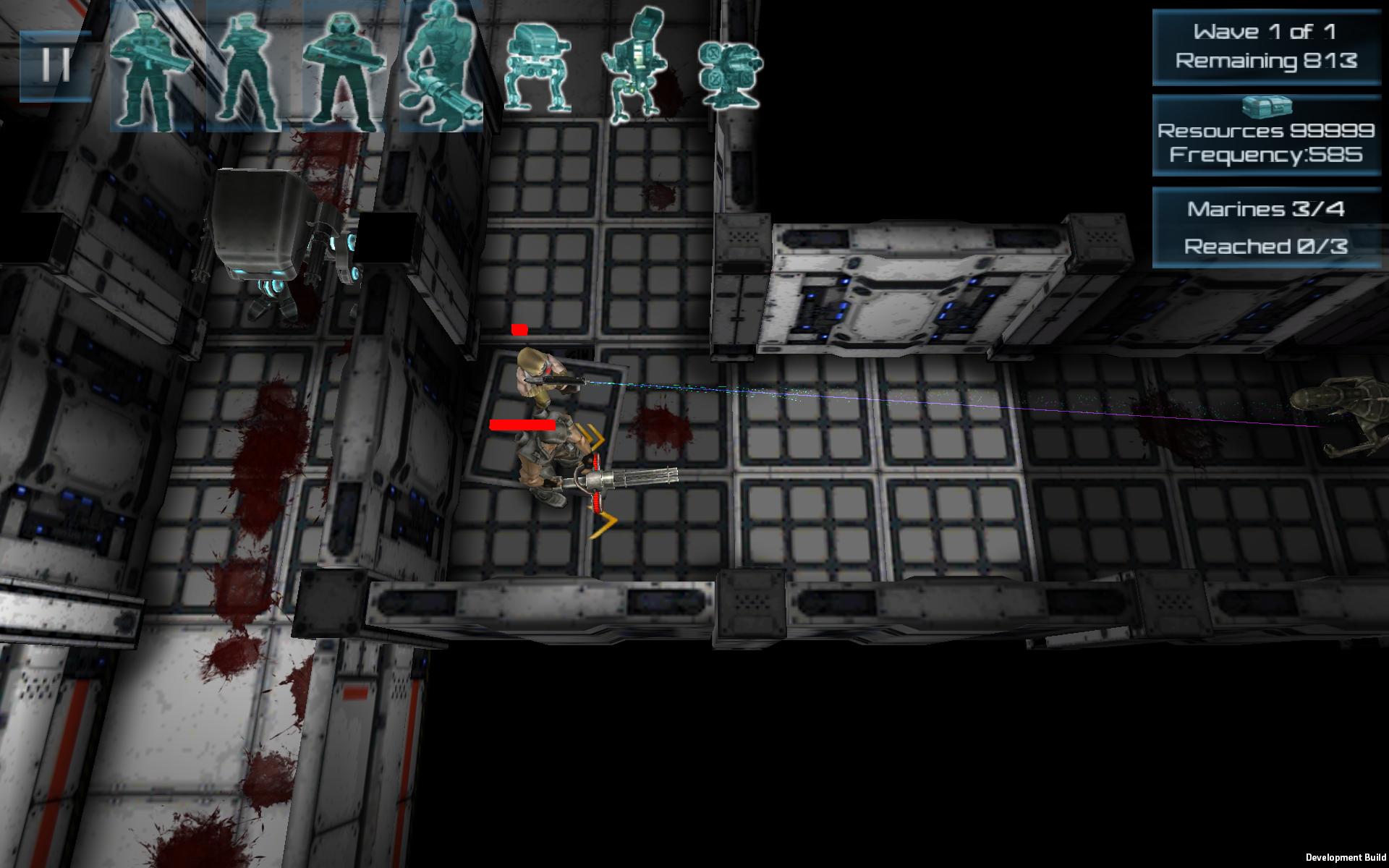Screen dimensions: 1389x868
Task: Expand the Marines status panel
Action: (x=1266, y=228)
